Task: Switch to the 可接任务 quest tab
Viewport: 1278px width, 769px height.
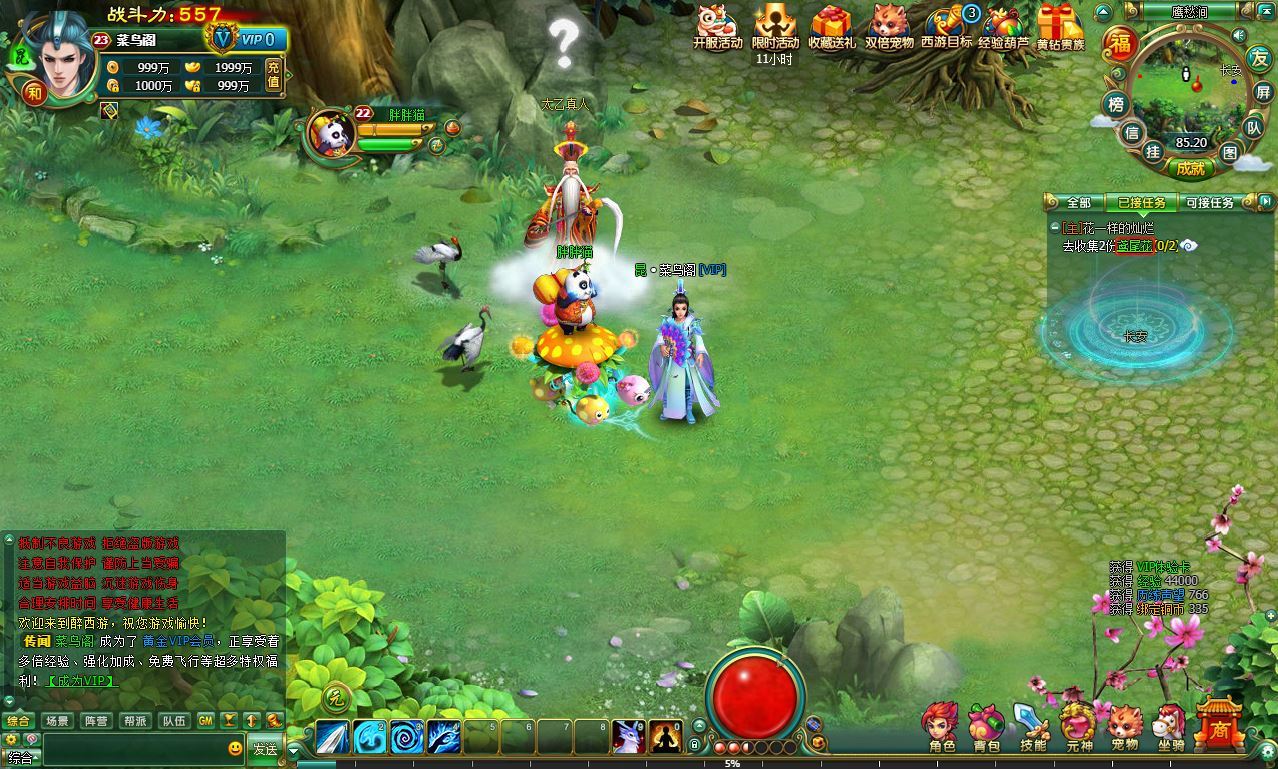Action: 1209,203
